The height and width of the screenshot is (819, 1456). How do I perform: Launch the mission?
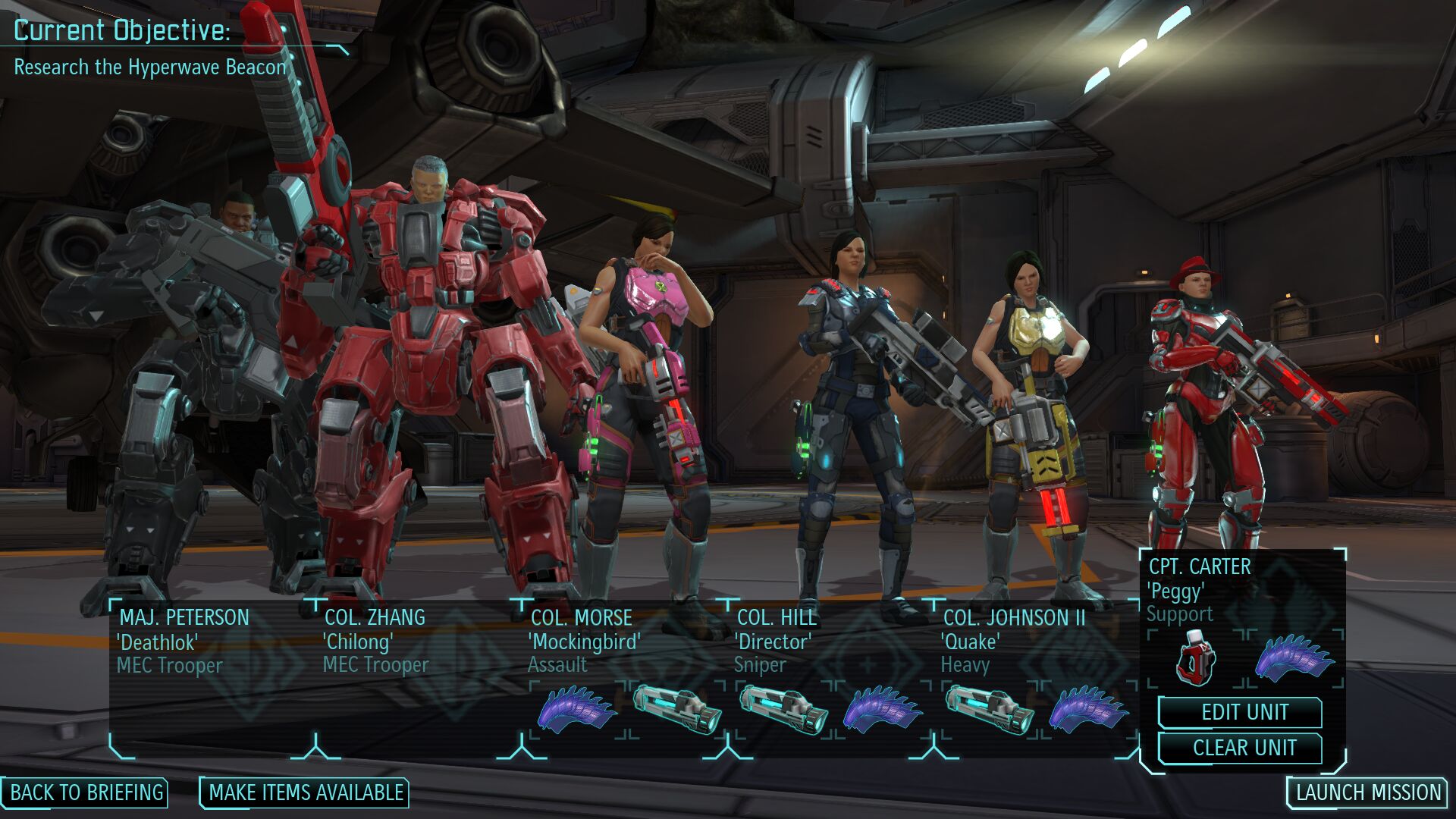tap(1367, 792)
